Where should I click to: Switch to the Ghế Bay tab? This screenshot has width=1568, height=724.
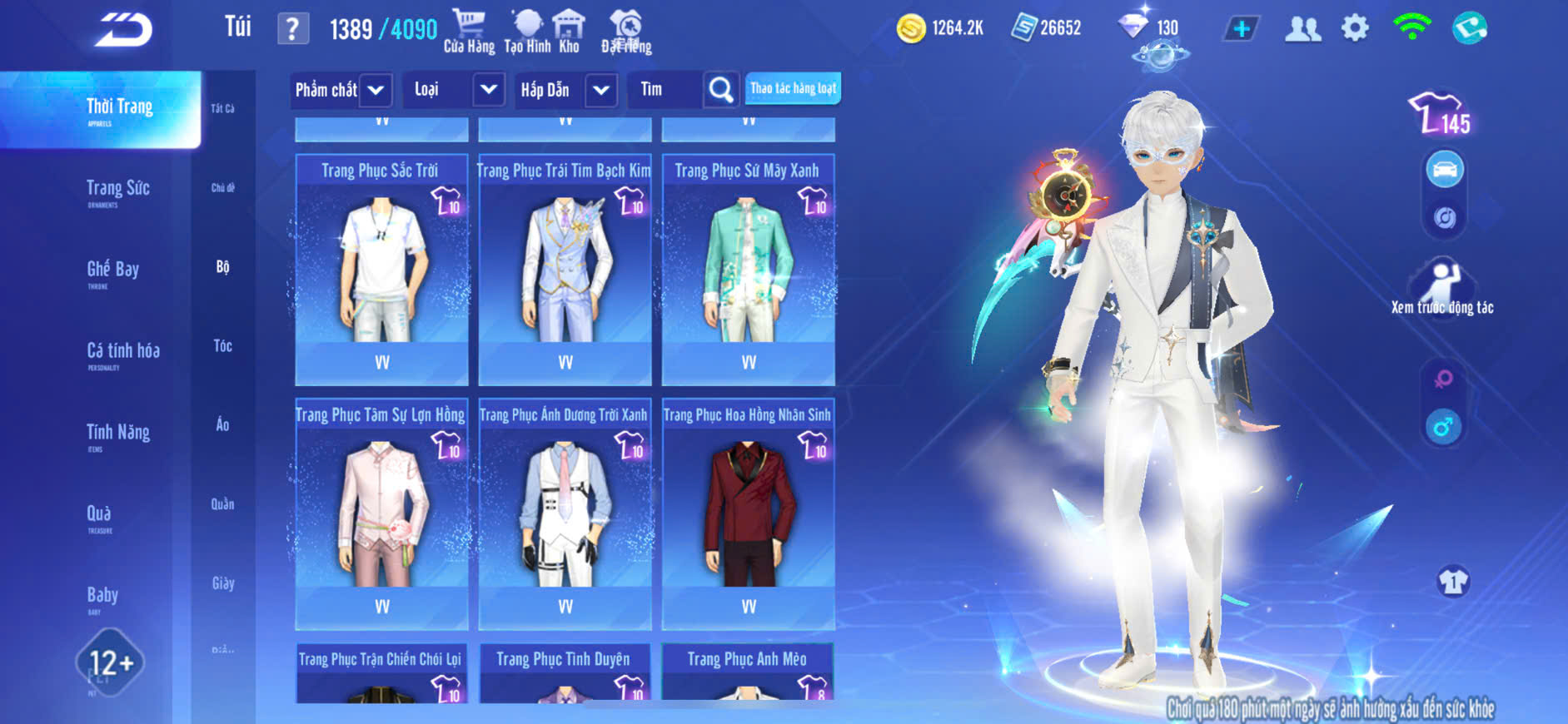(112, 270)
